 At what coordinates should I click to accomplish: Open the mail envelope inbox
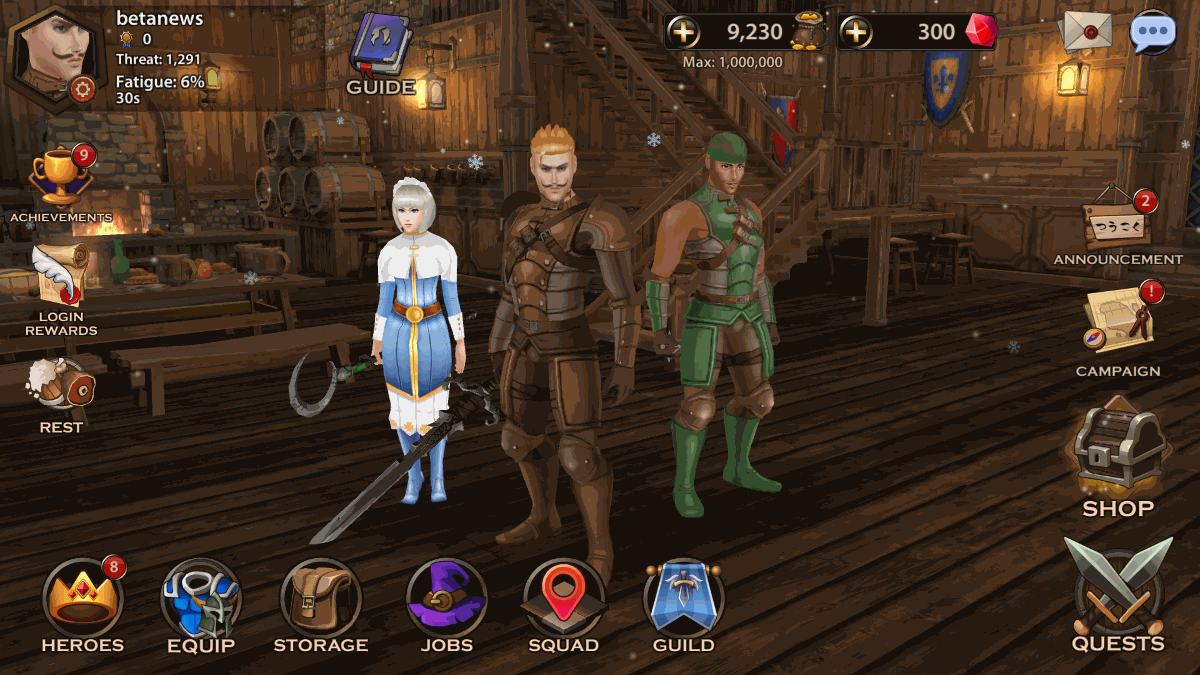coord(1087,32)
